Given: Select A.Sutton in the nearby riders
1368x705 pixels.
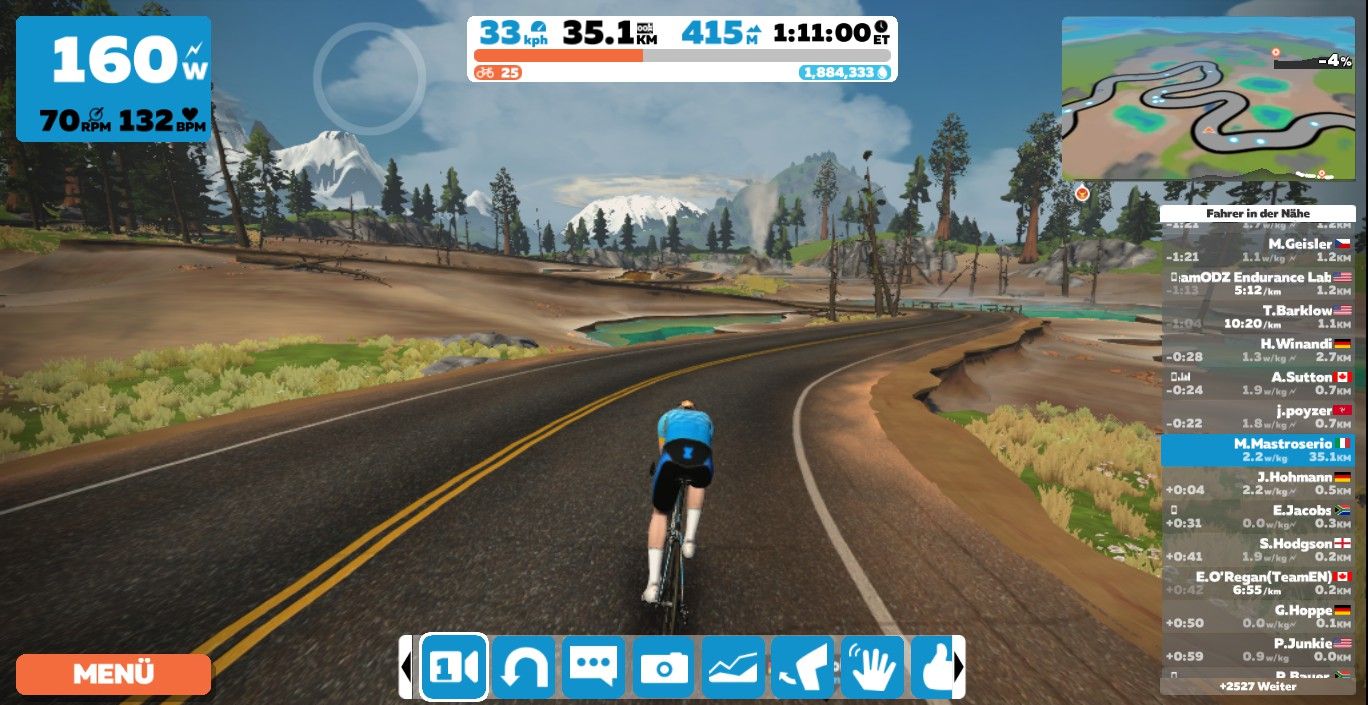Looking at the screenshot, I should [x=1258, y=383].
